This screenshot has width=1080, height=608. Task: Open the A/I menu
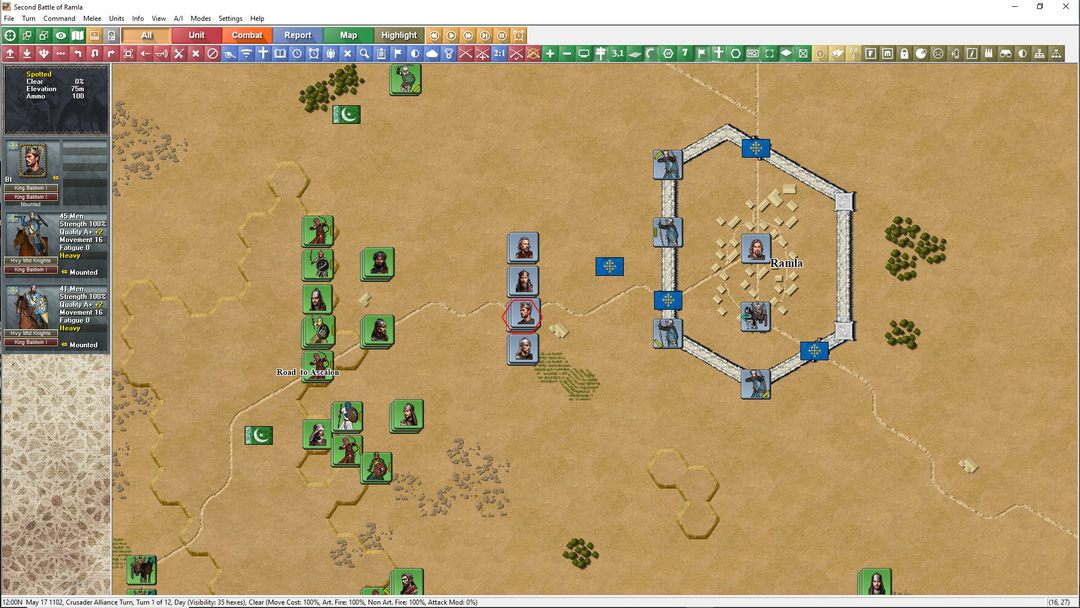[x=178, y=19]
